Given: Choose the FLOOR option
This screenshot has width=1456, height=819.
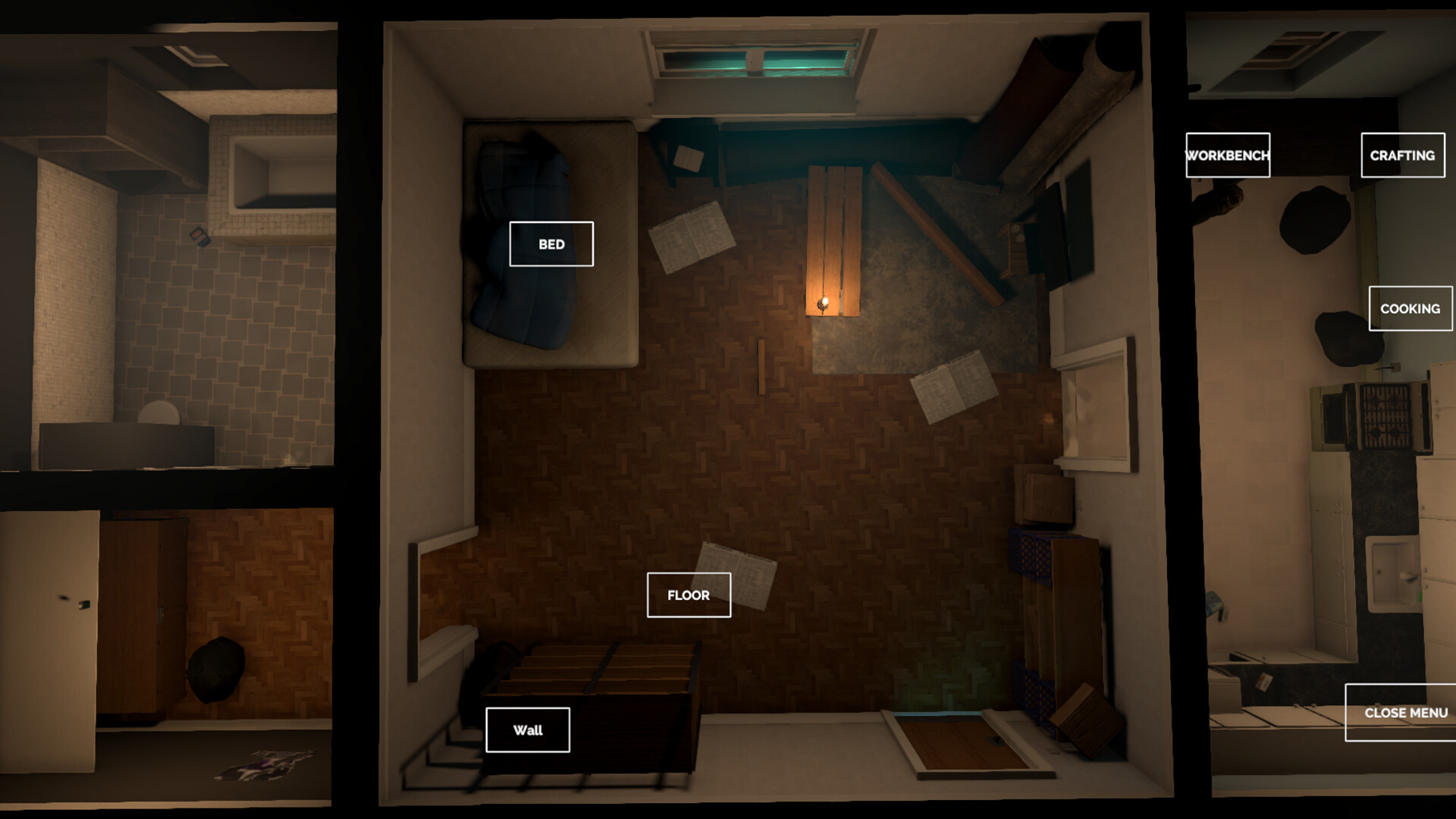Looking at the screenshot, I should (x=689, y=595).
